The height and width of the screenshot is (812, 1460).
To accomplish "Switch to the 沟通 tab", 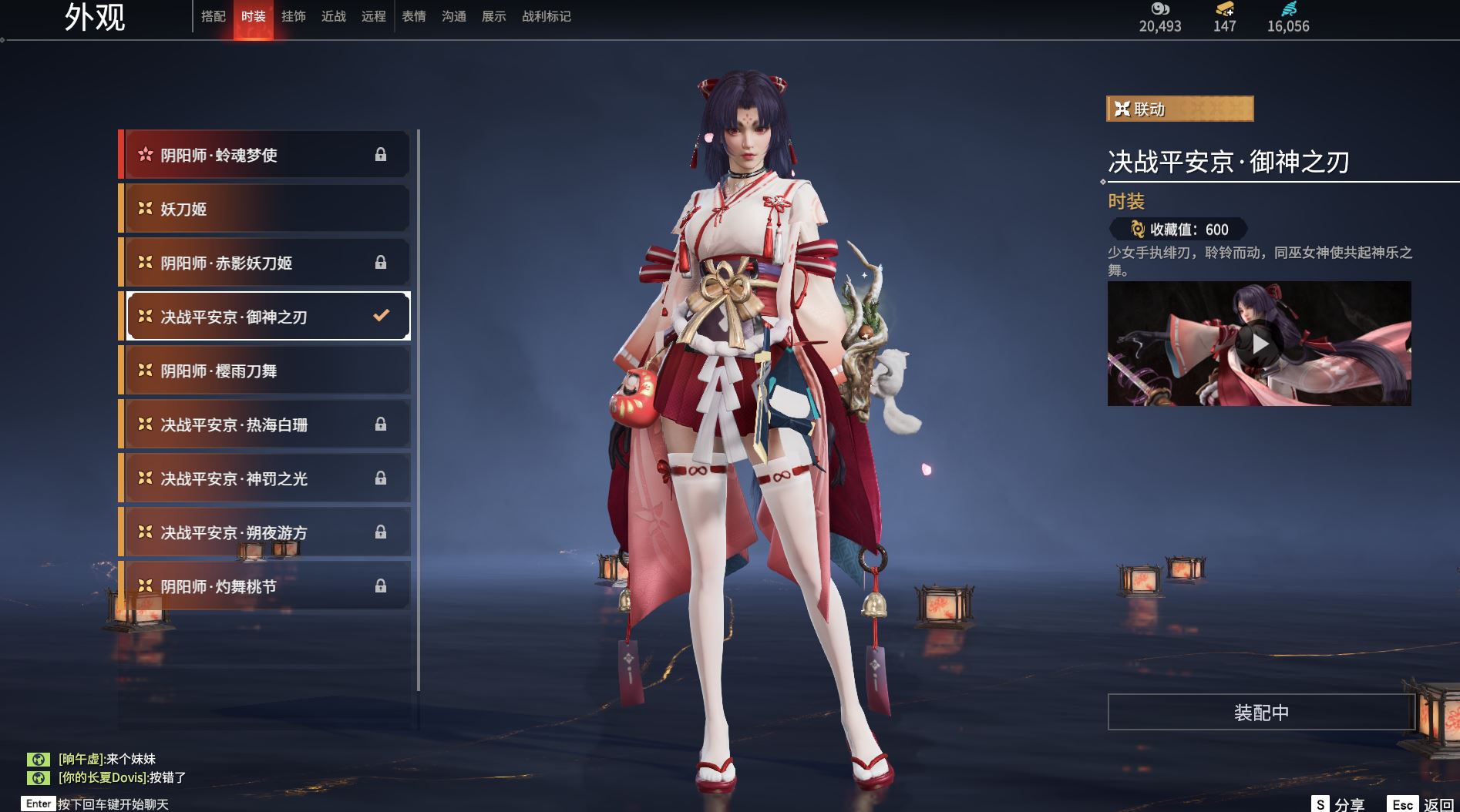I will (x=454, y=16).
